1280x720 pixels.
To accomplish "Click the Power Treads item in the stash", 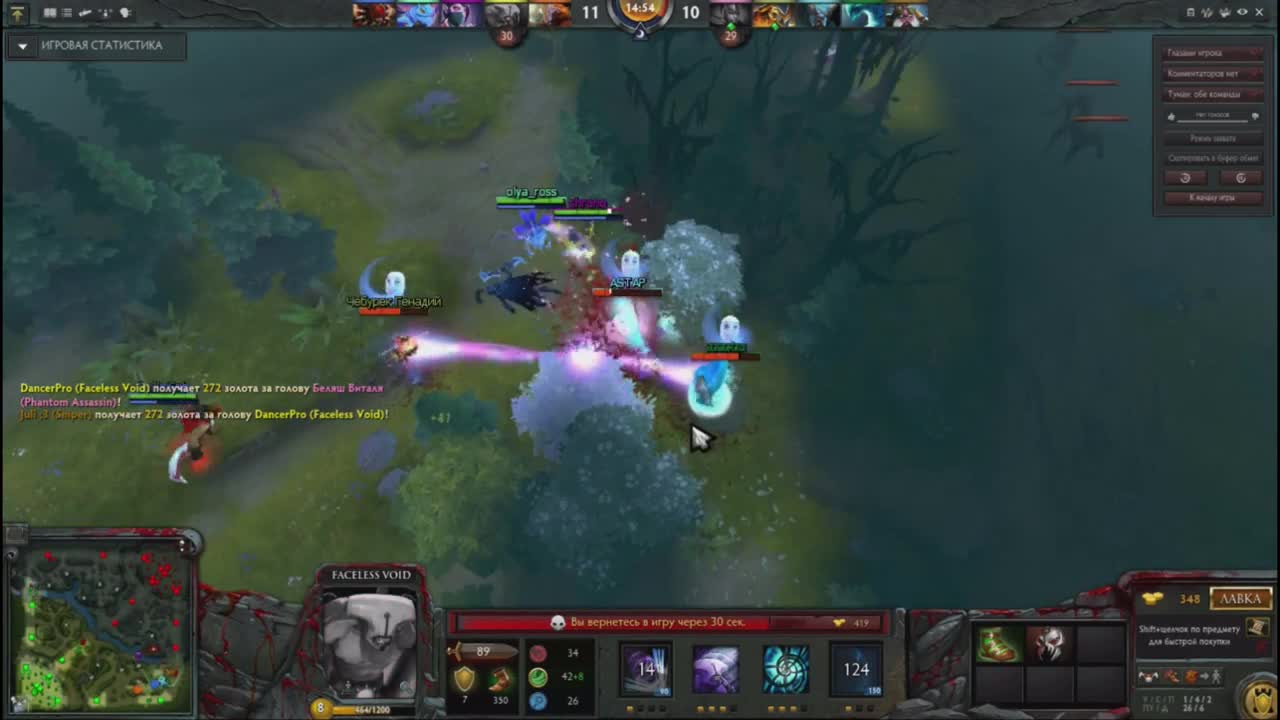I will [998, 645].
